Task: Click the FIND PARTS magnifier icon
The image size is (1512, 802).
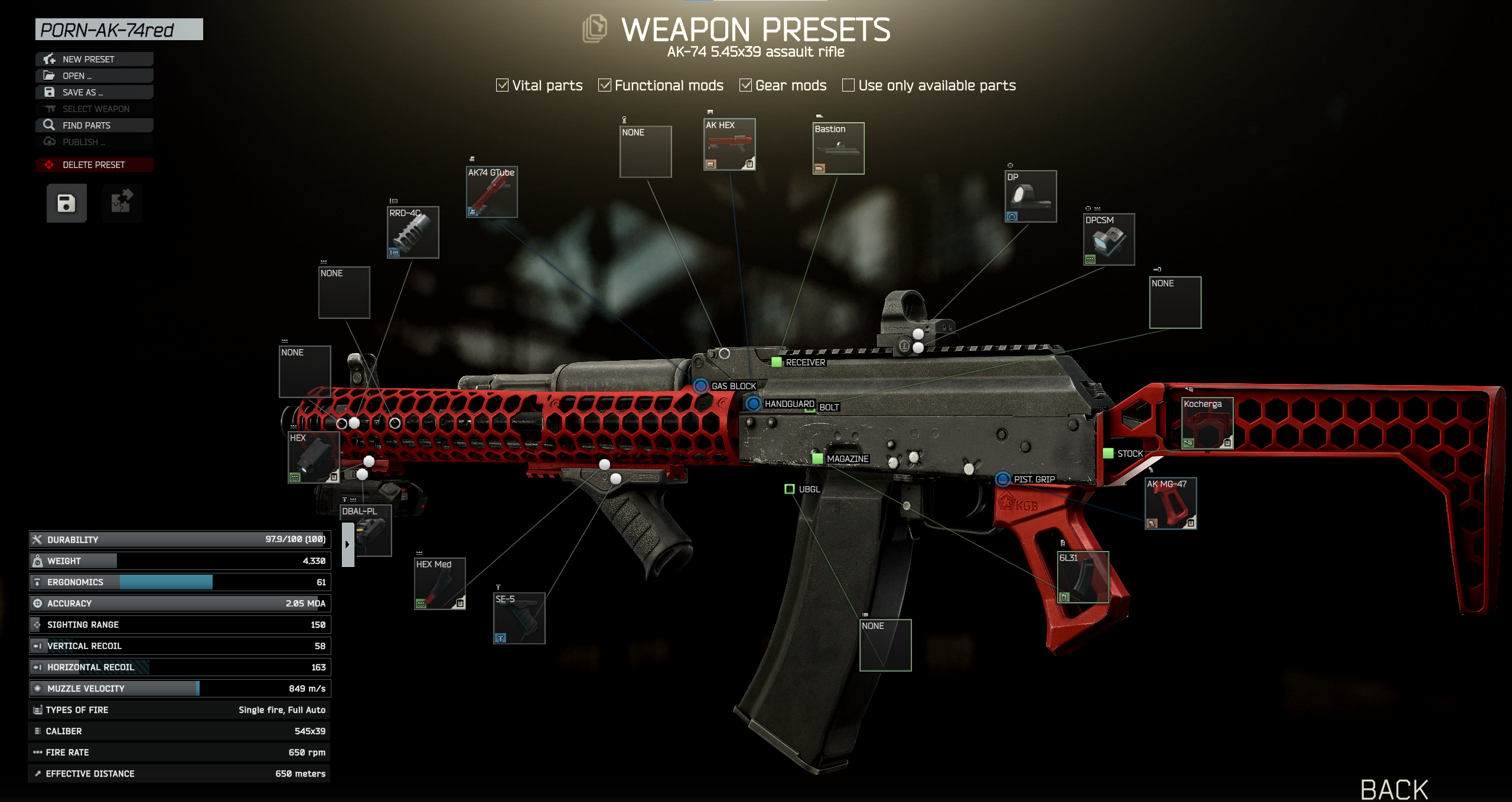Action: point(50,125)
